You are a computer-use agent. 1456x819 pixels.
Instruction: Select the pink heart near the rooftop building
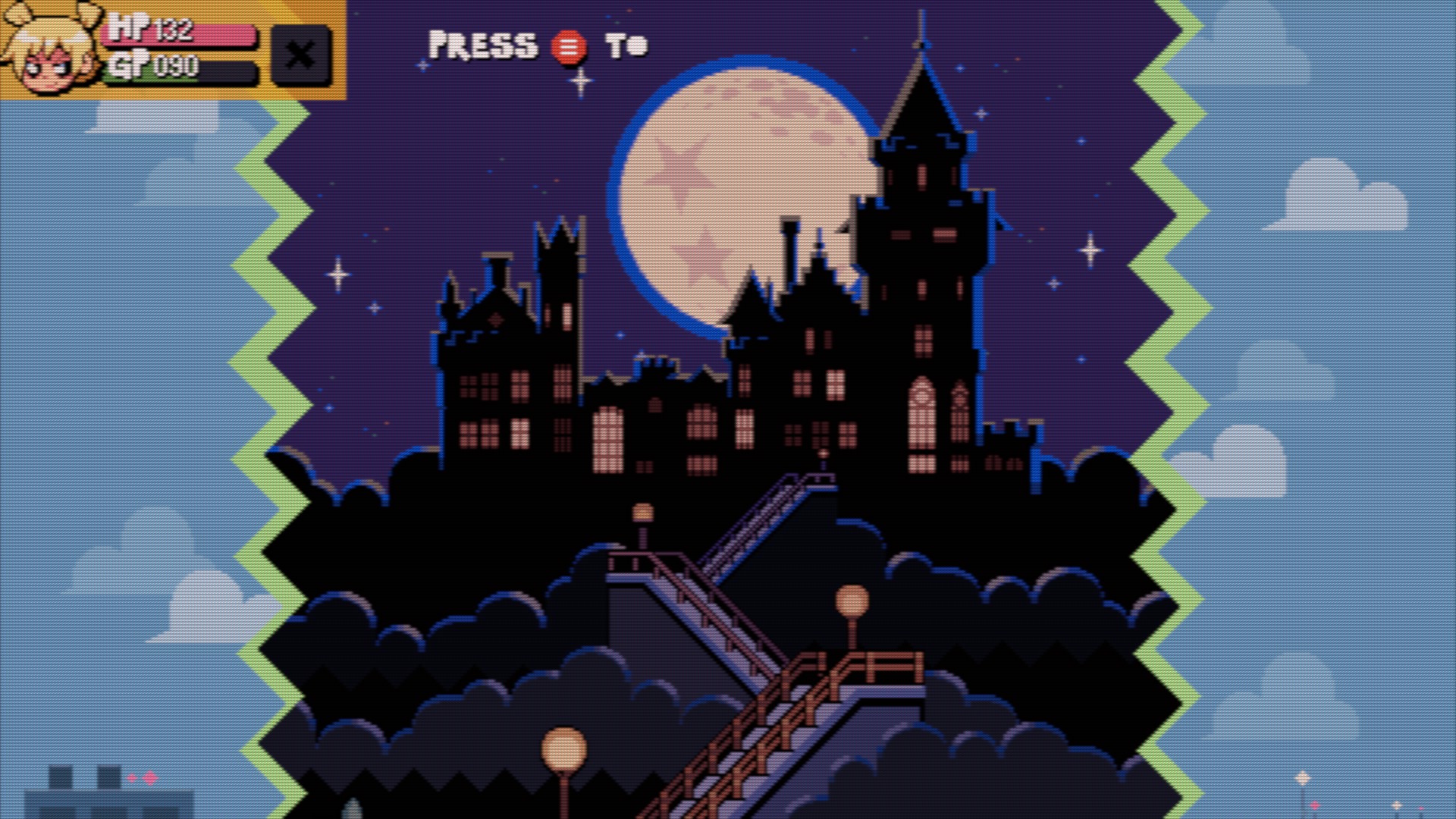149,778
